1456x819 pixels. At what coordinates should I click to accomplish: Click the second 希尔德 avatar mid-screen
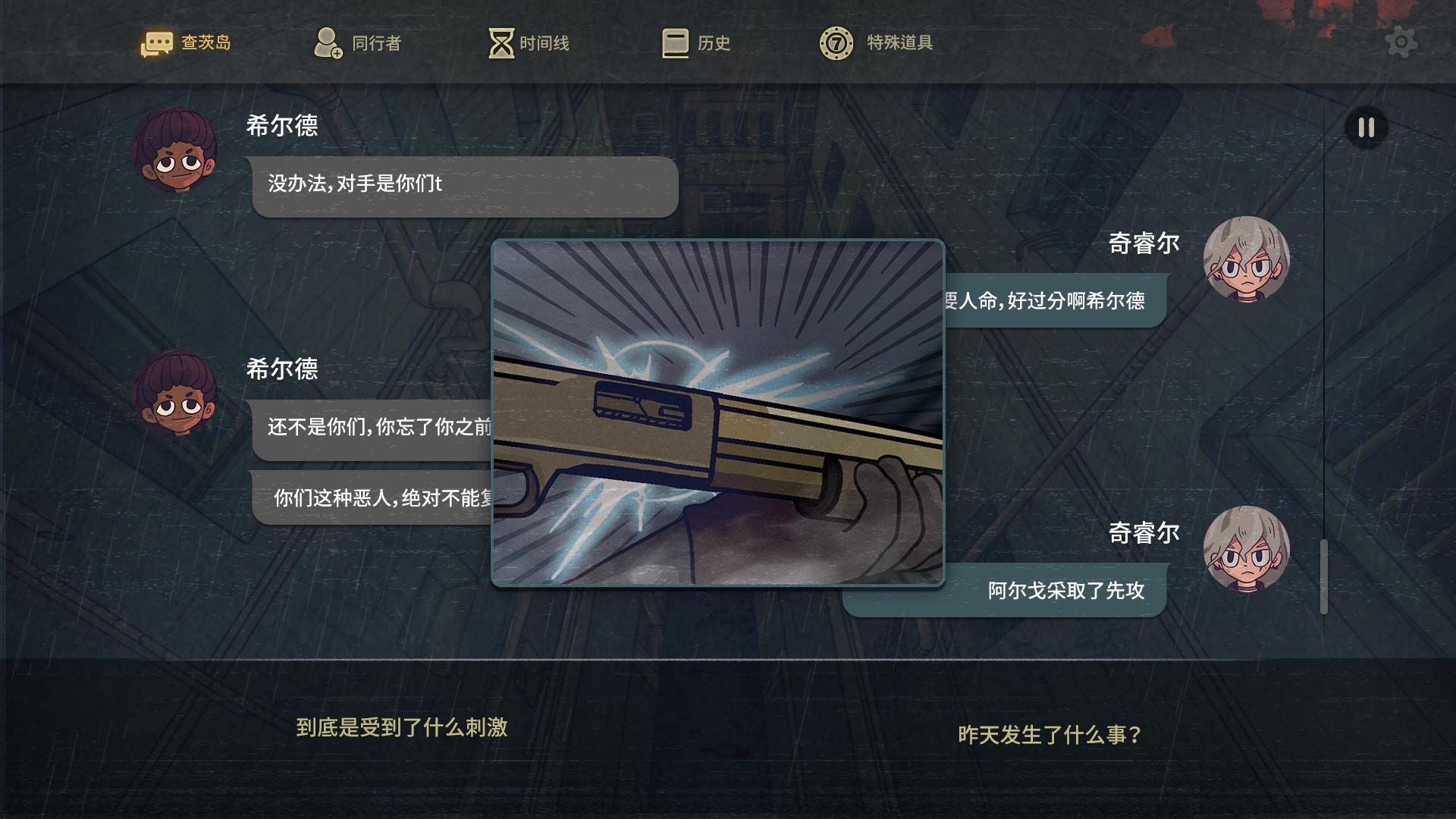tap(176, 394)
